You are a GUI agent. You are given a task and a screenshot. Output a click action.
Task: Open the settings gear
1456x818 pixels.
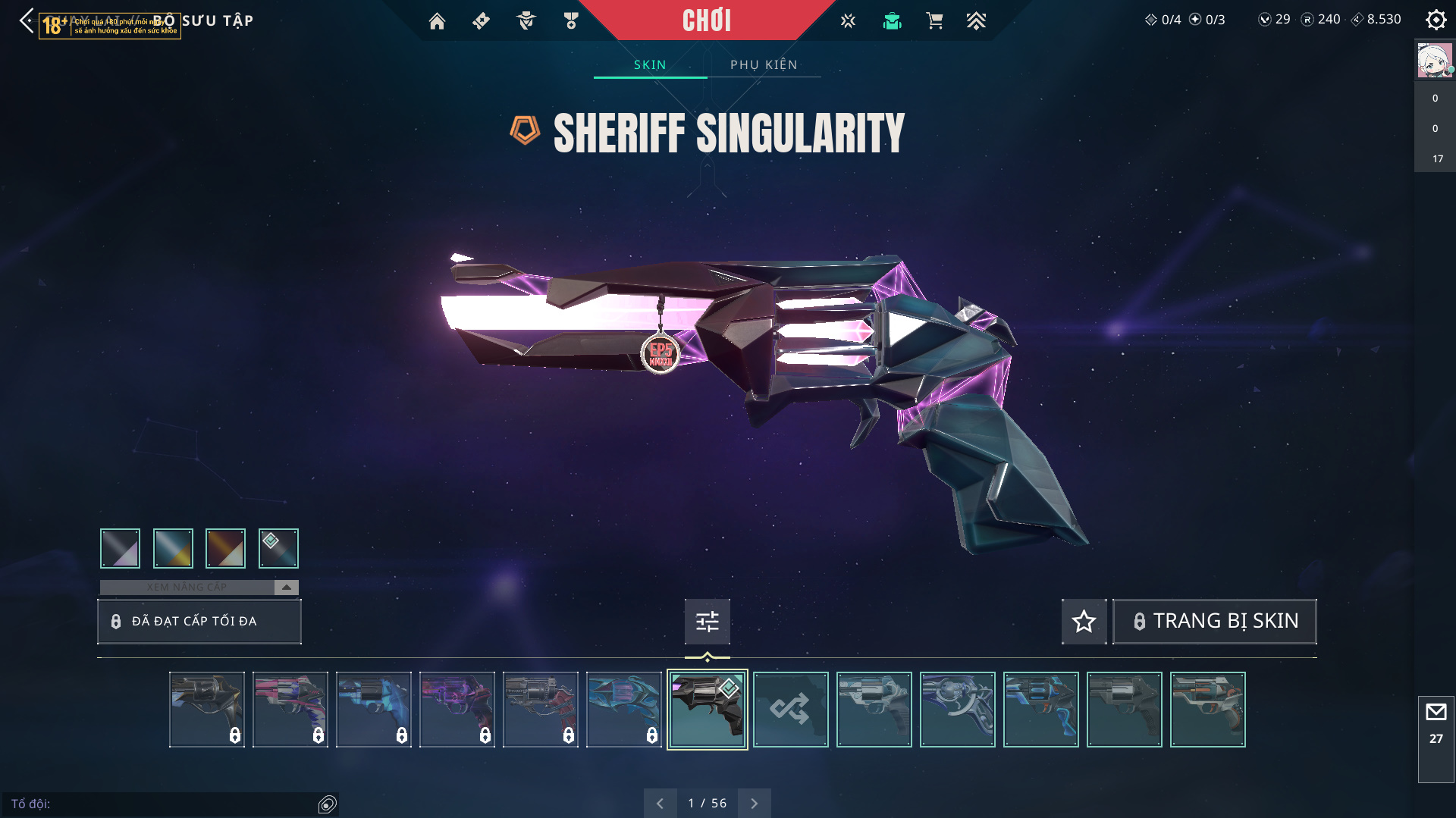click(1436, 20)
